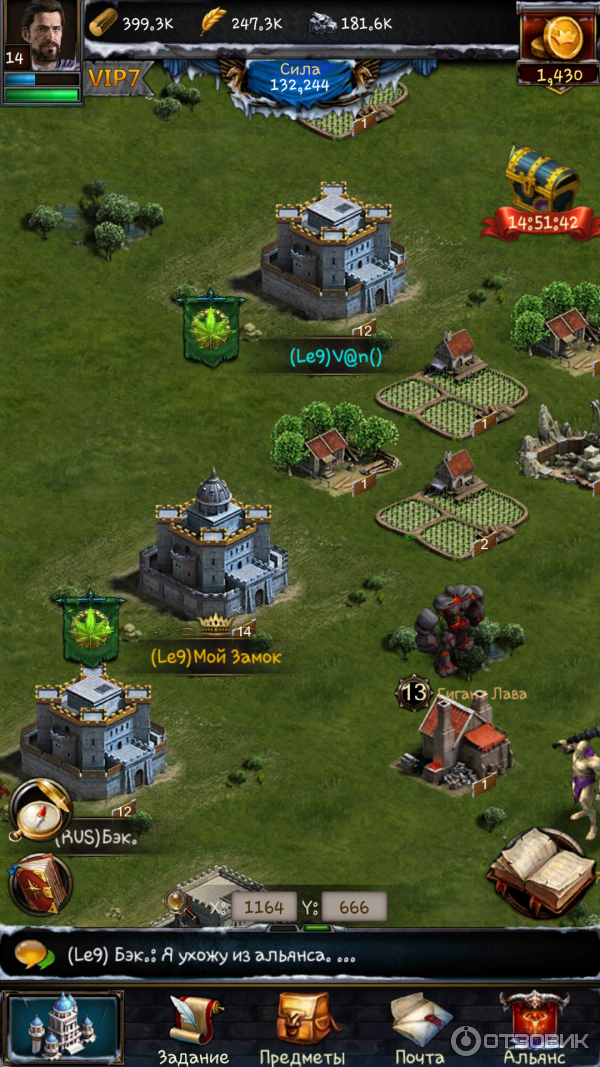Select the X coordinate field
Screen dimensions: 600x1067
264,908
